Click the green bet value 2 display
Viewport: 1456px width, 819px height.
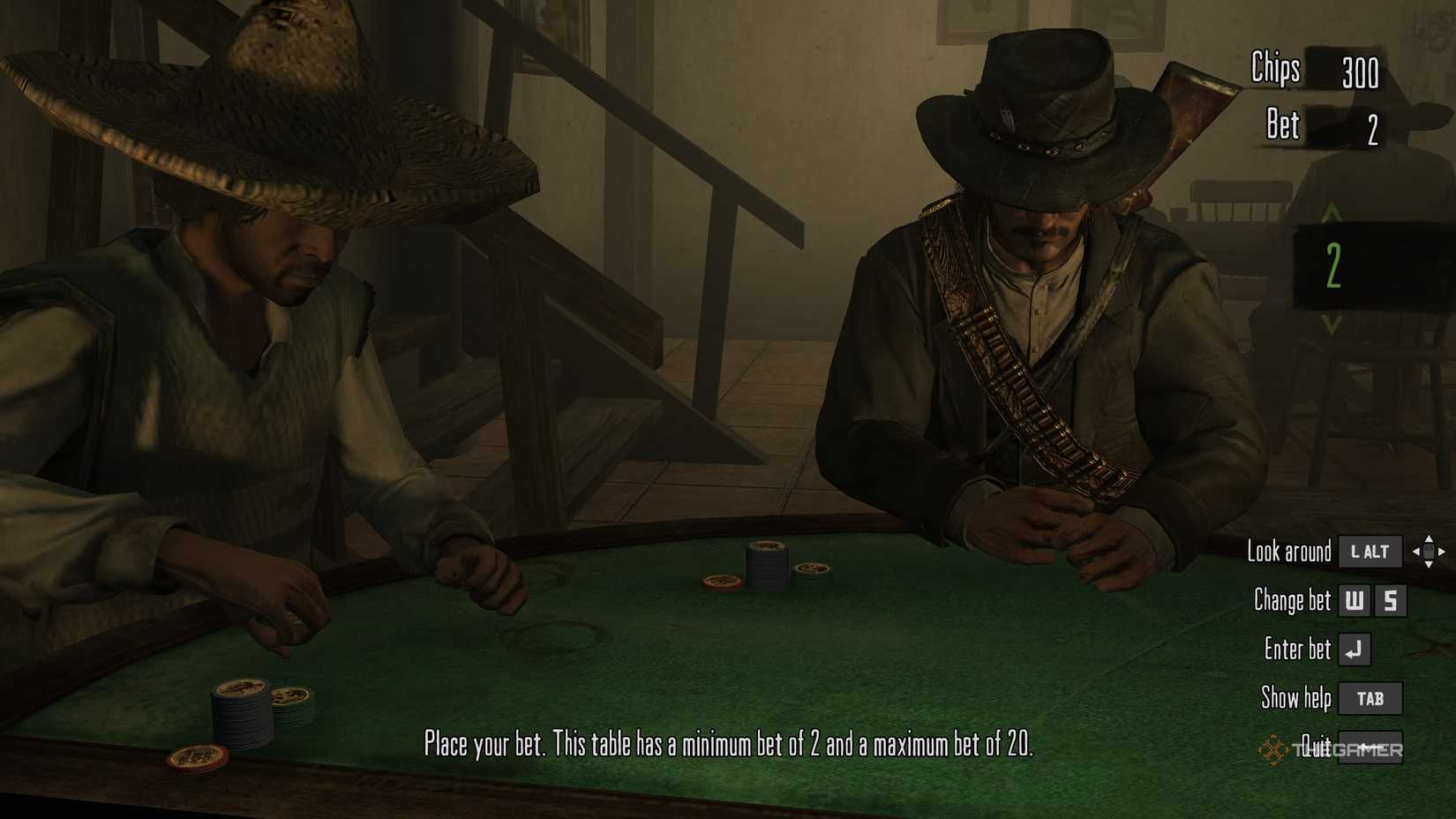click(x=1333, y=264)
